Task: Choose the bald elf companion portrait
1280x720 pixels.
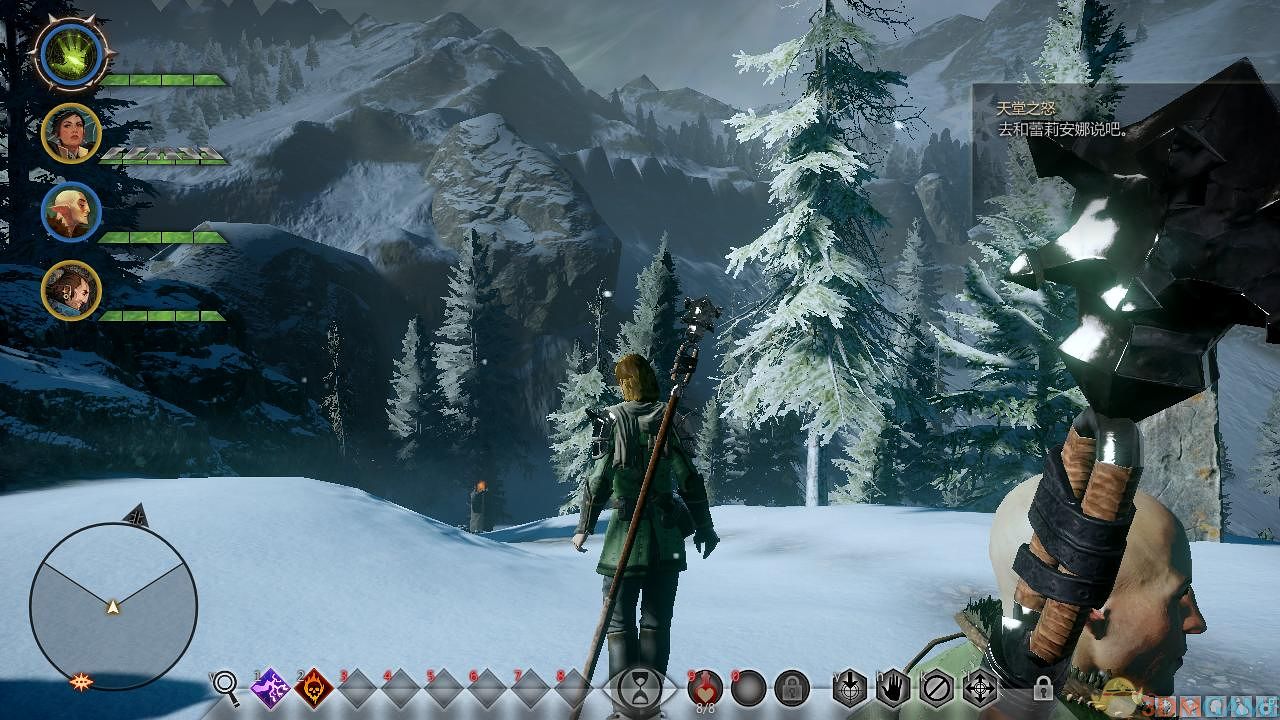Action: [x=71, y=212]
